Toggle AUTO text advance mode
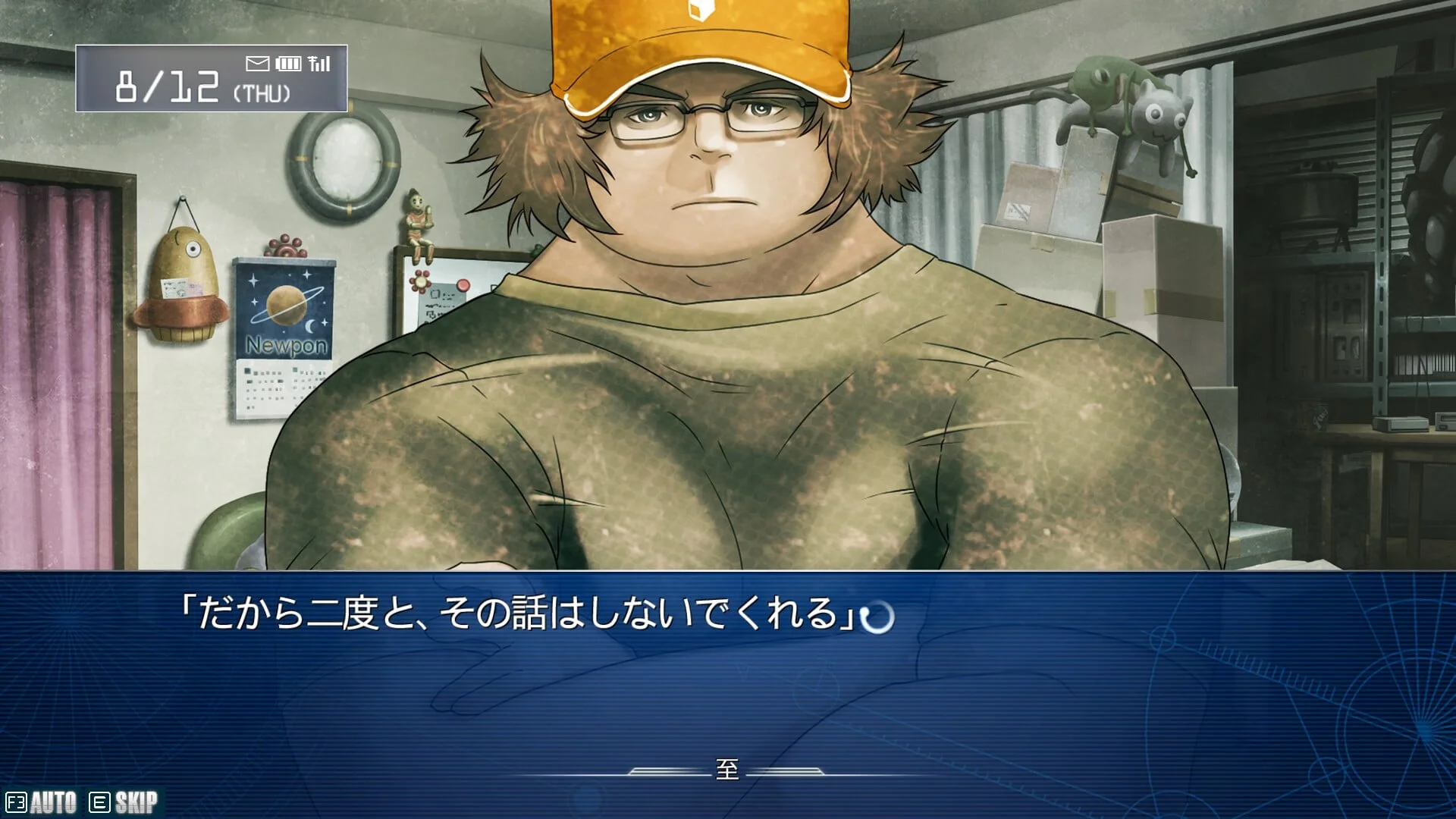The height and width of the screenshot is (819, 1456). coord(42,802)
